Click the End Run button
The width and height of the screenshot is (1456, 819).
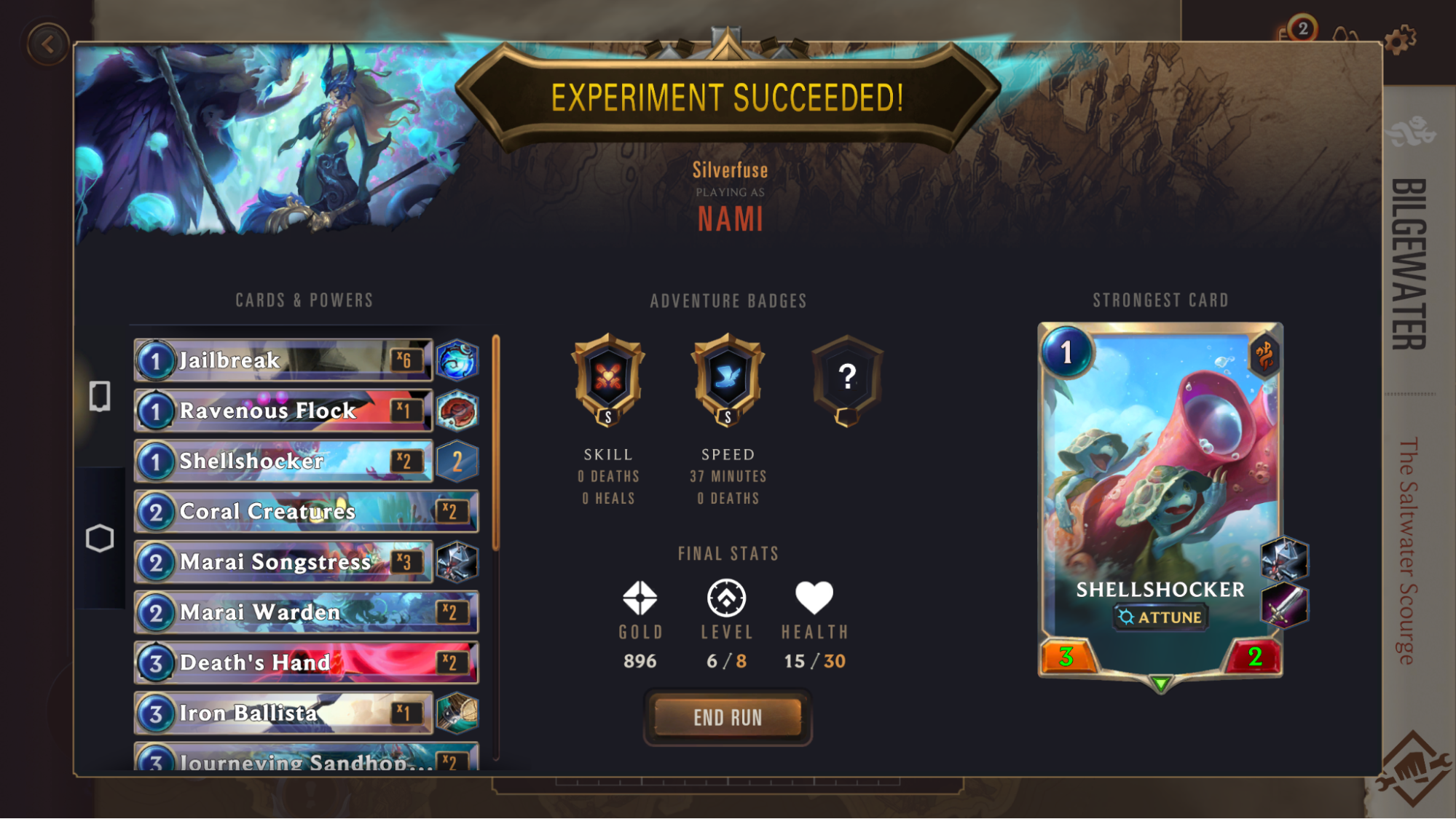728,718
